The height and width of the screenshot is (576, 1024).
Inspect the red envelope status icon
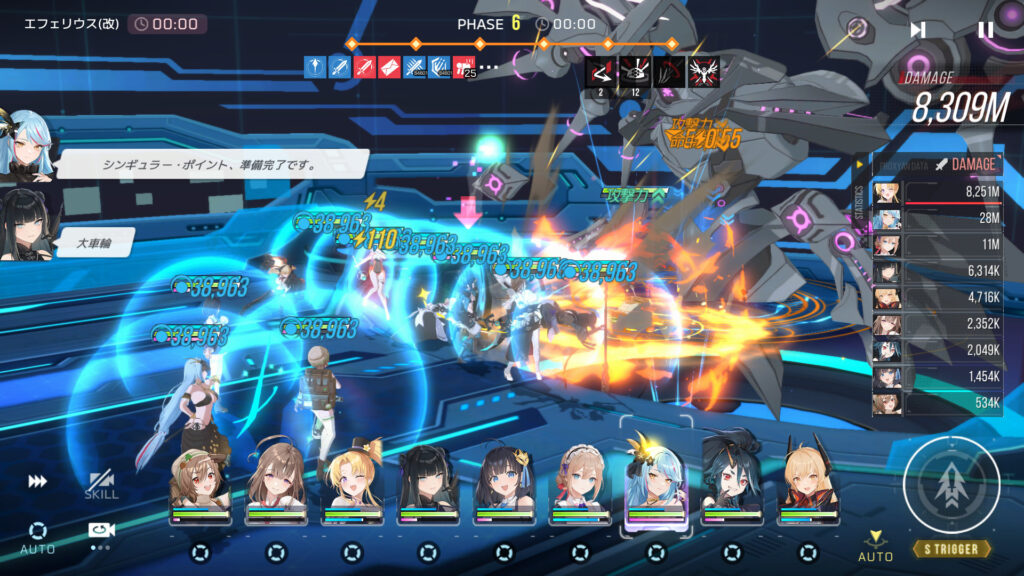click(x=389, y=67)
